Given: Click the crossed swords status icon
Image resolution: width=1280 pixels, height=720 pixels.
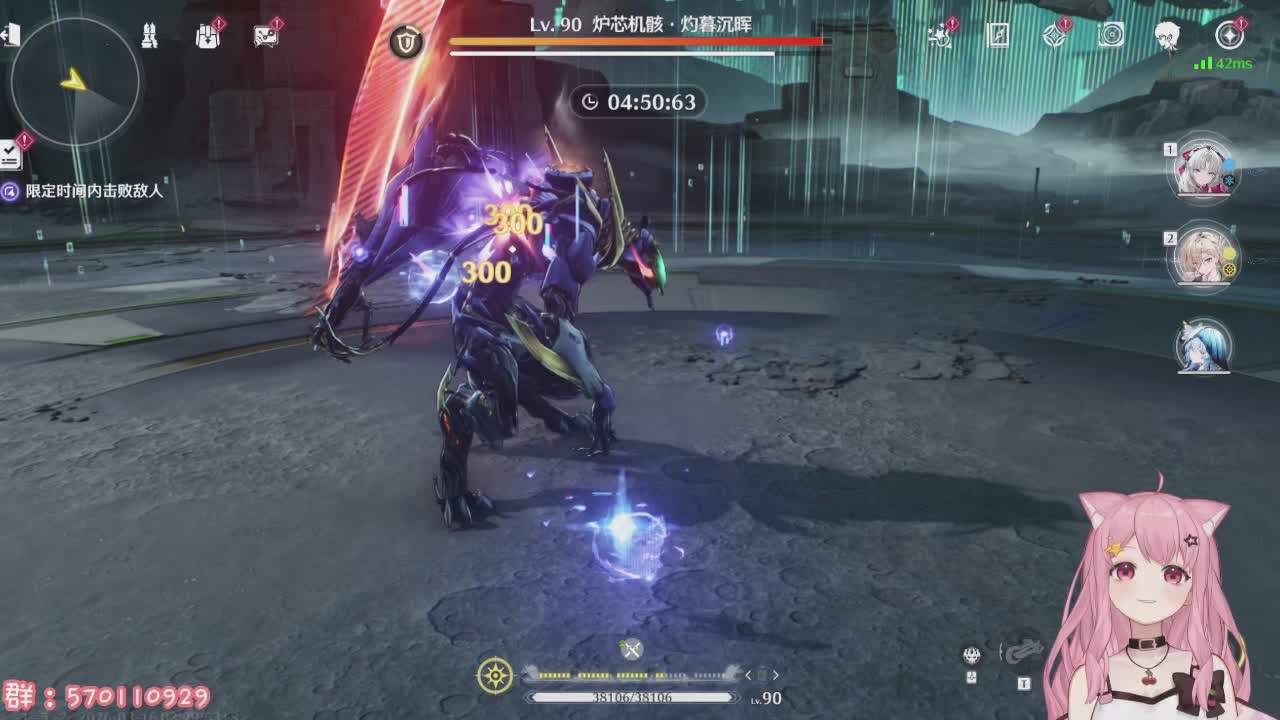Looking at the screenshot, I should click(x=631, y=650).
